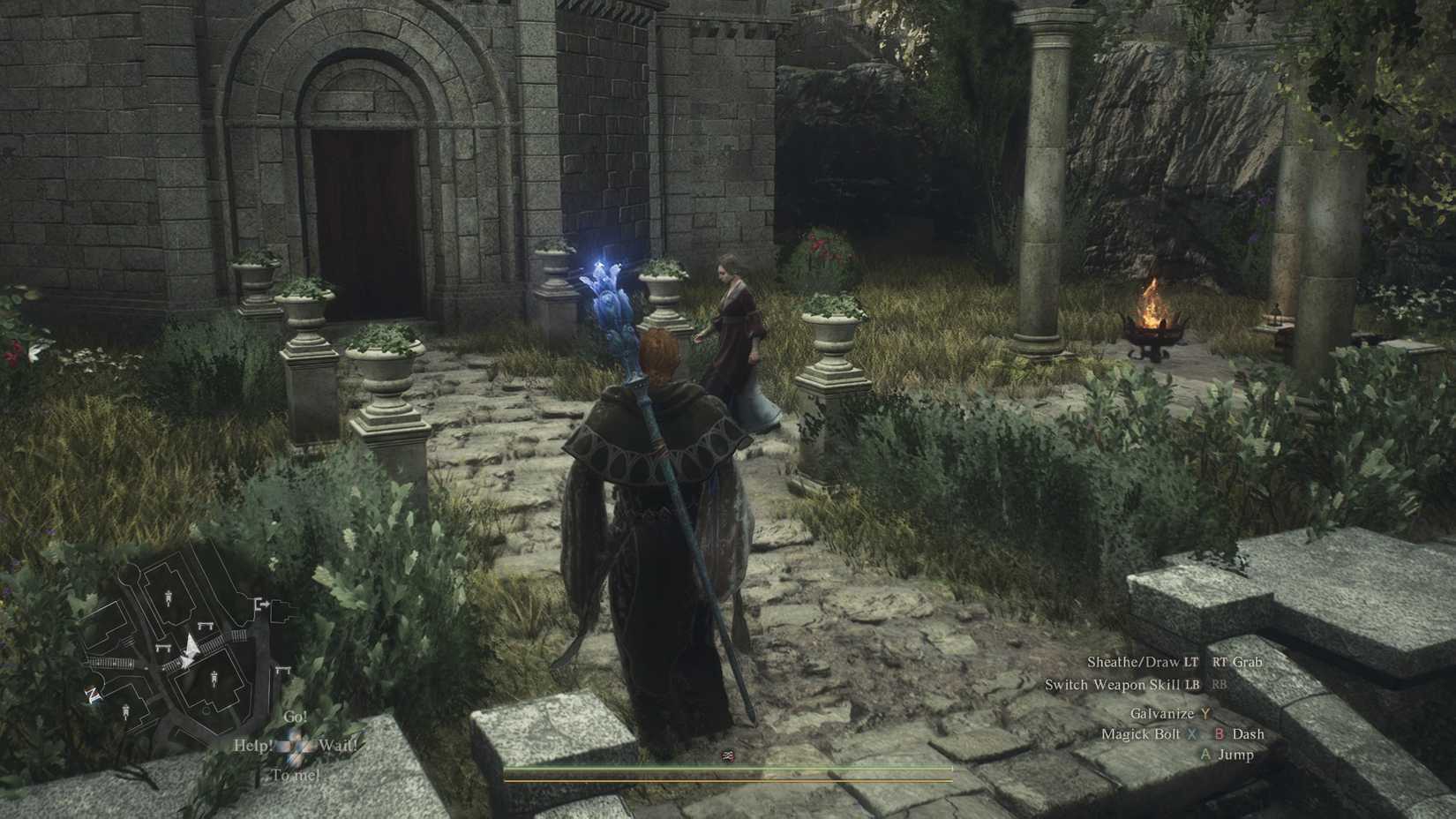This screenshot has width=1456, height=819.
Task: Click the player arrow on the minimap
Action: (x=189, y=646)
